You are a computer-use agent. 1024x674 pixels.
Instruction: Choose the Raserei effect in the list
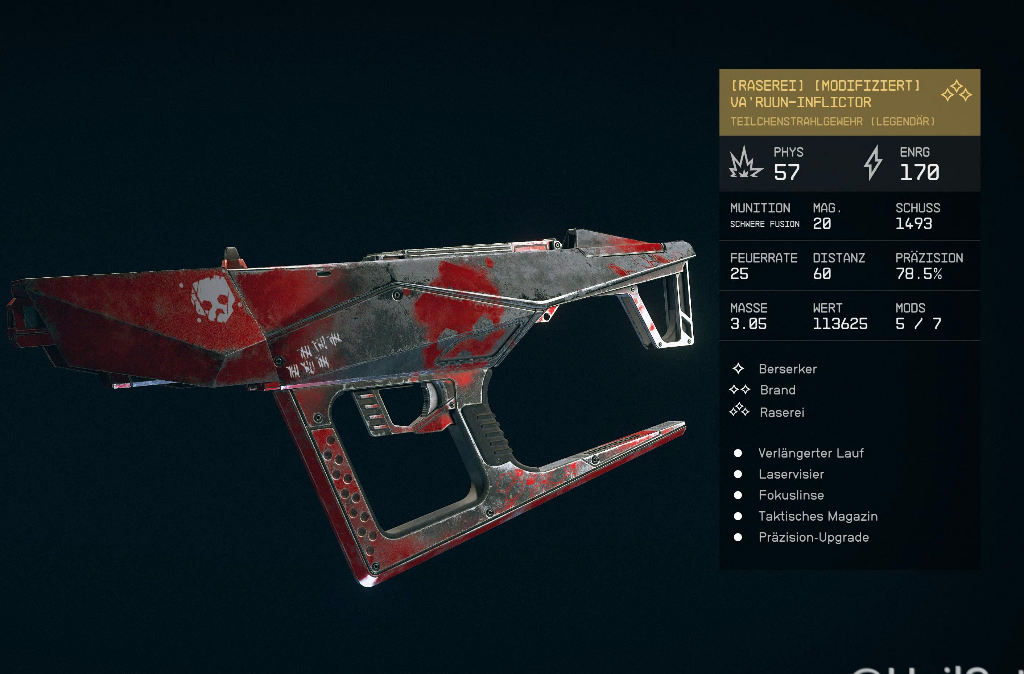coord(781,412)
